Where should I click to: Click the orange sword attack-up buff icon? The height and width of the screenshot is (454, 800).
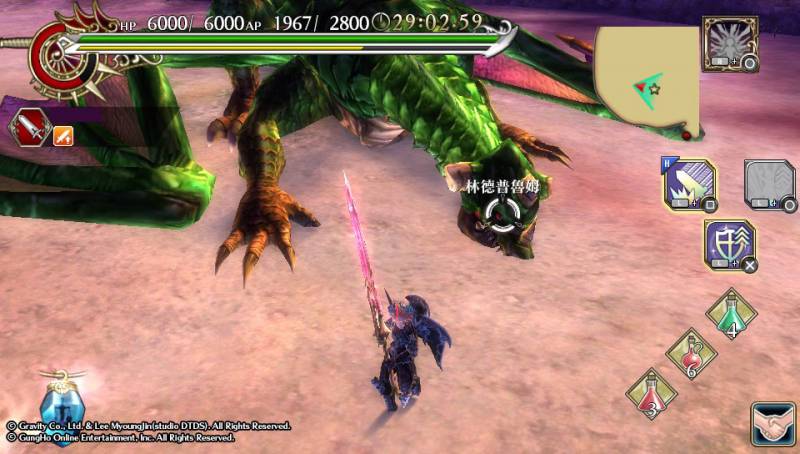63,135
